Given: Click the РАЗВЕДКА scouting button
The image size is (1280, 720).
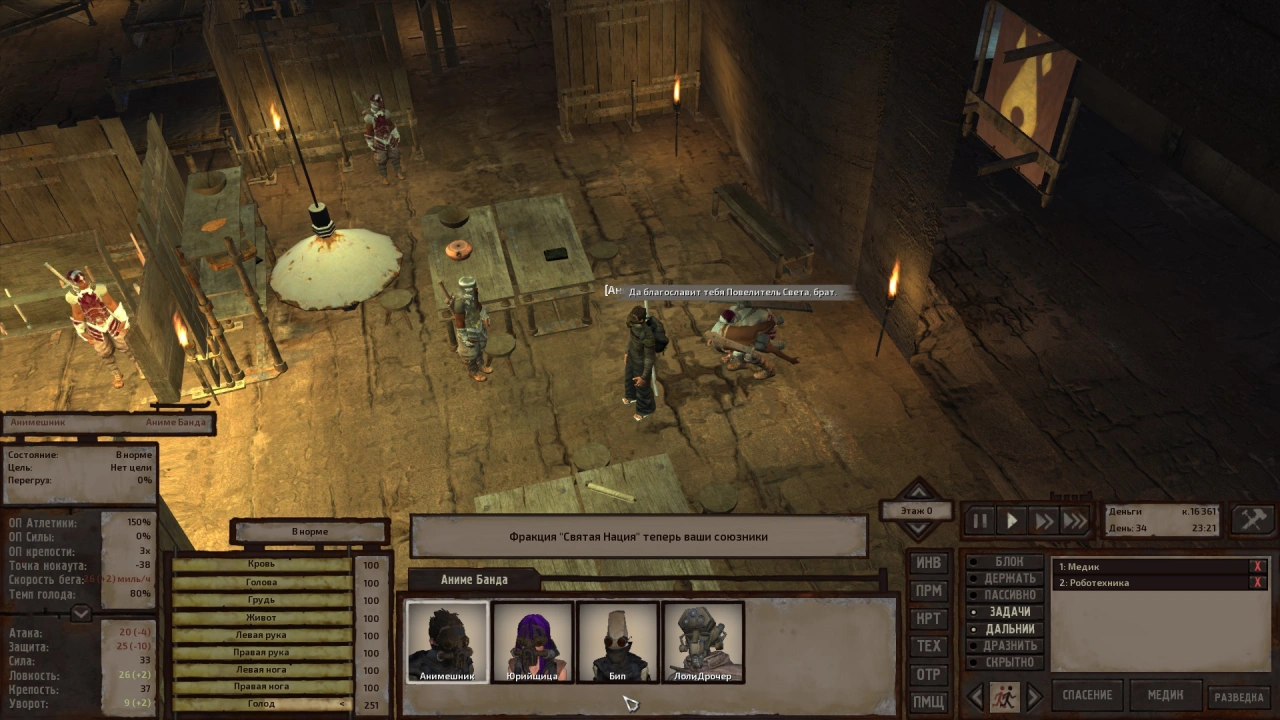Looking at the screenshot, I should click(x=1240, y=697).
